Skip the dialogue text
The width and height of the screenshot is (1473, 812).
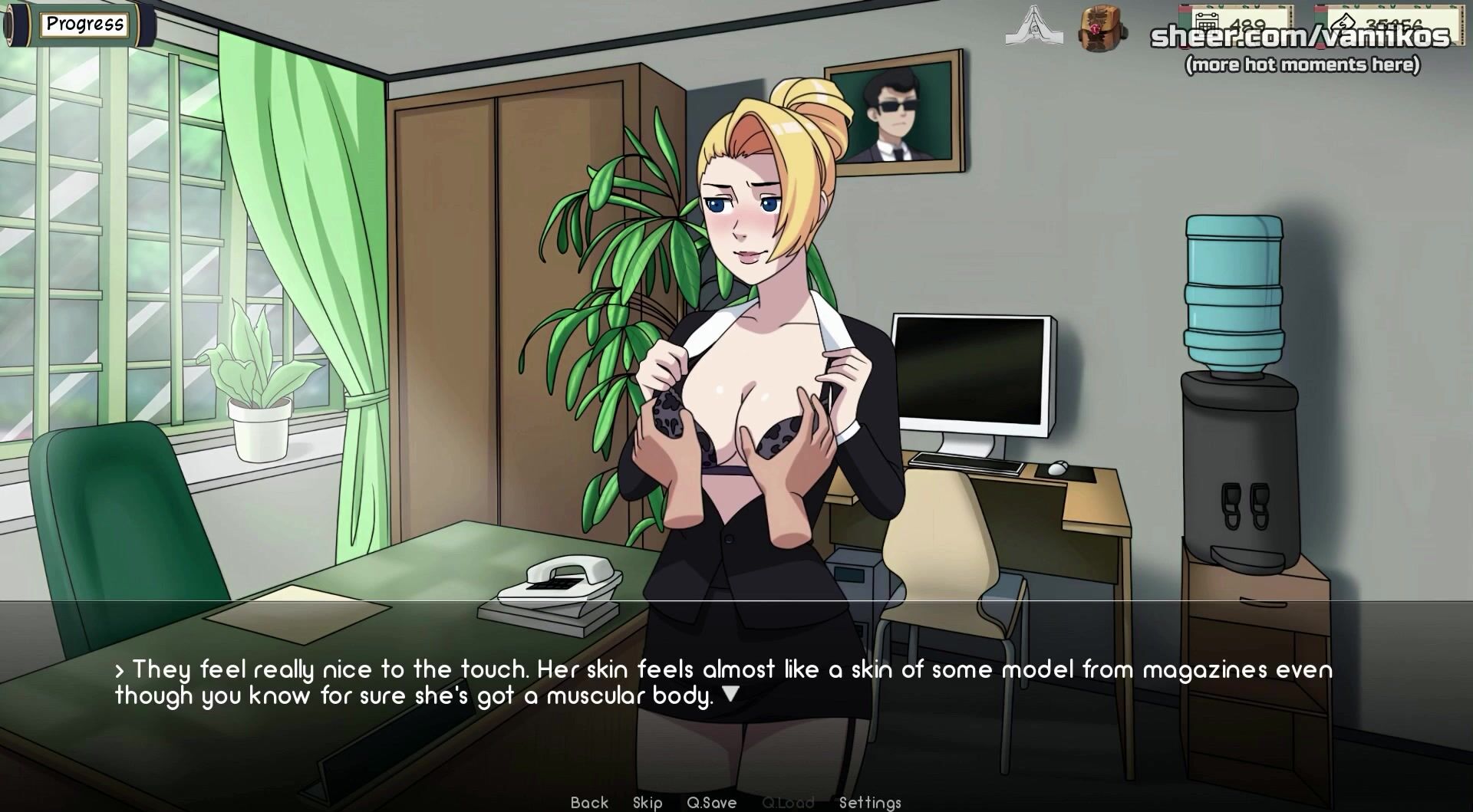pos(648,802)
